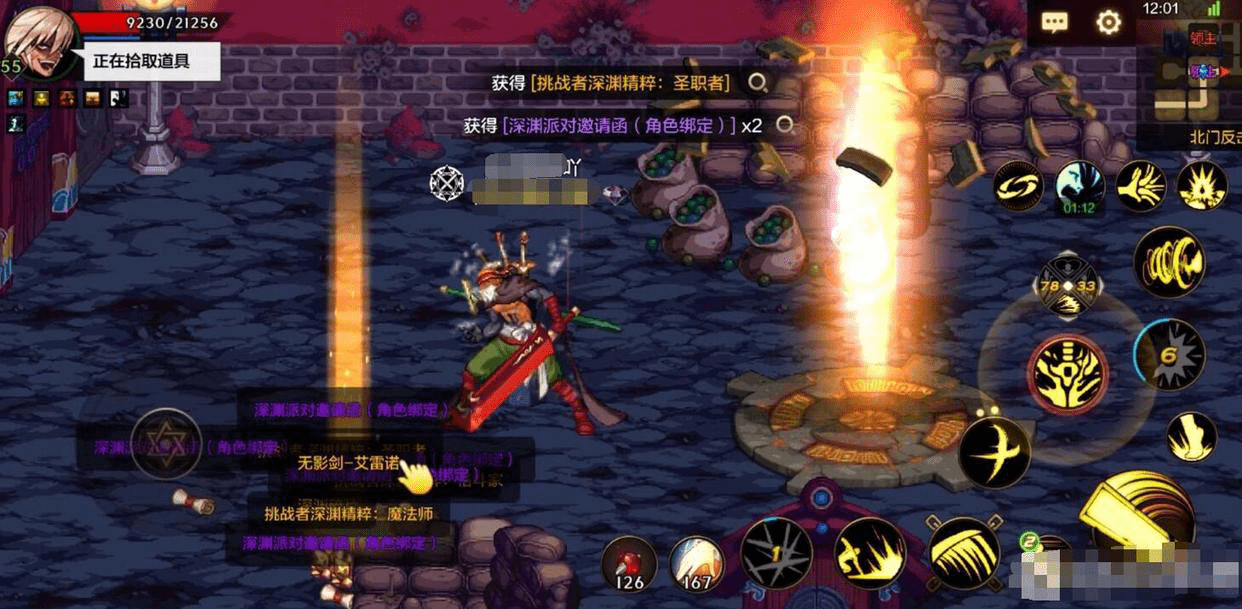Use the spiral whirlwind skill
The height and width of the screenshot is (609, 1242).
[x=1169, y=262]
